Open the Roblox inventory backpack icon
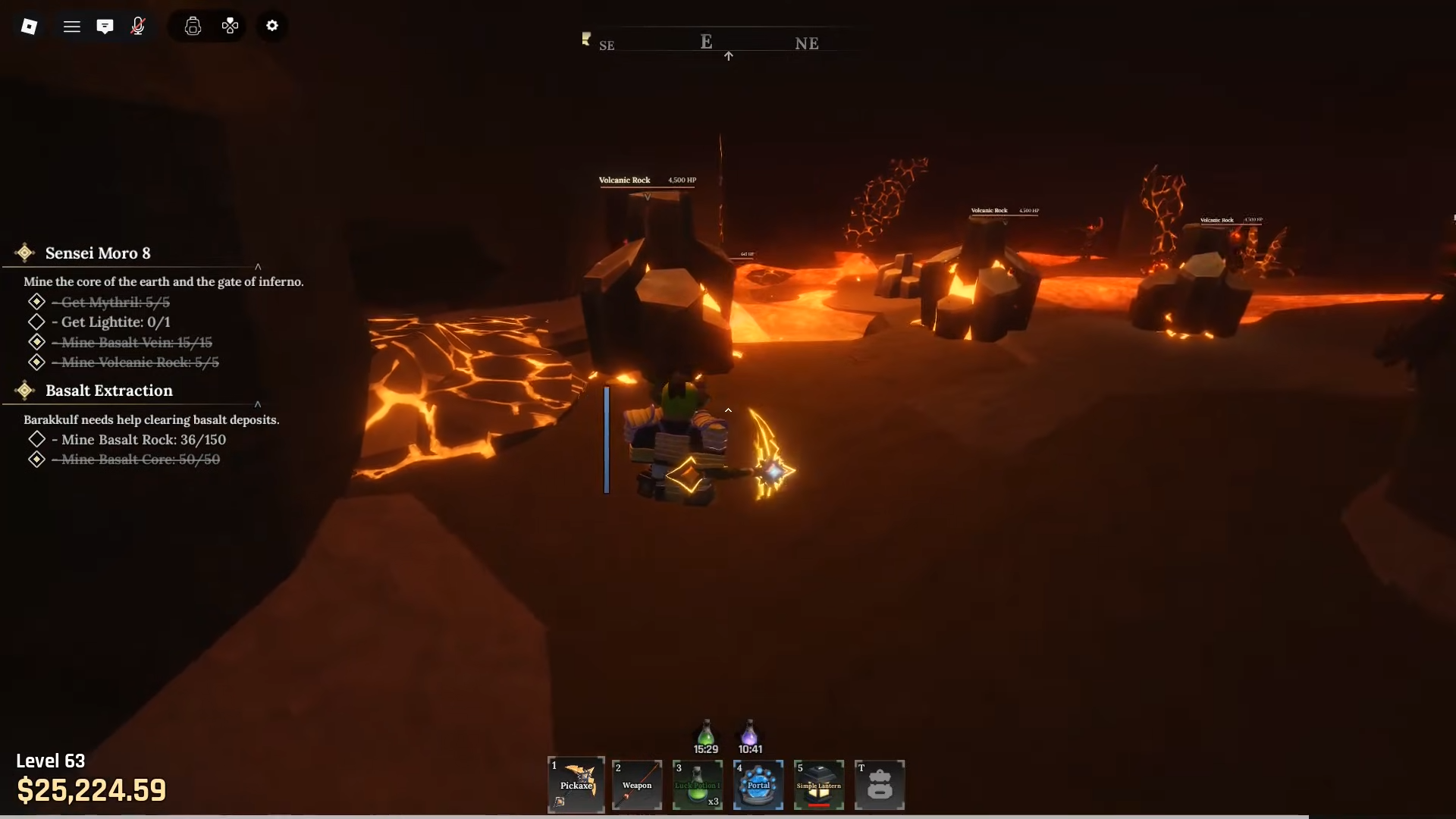1456x819 pixels. pyautogui.click(x=193, y=25)
